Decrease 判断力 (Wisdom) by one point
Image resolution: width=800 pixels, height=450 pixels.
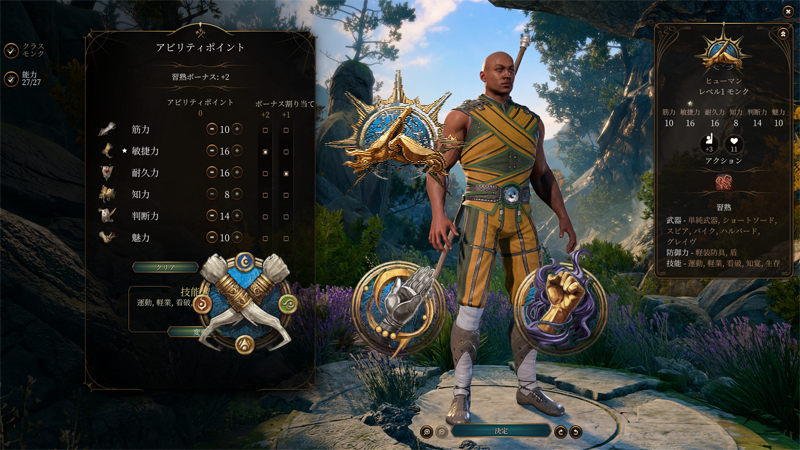click(212, 216)
